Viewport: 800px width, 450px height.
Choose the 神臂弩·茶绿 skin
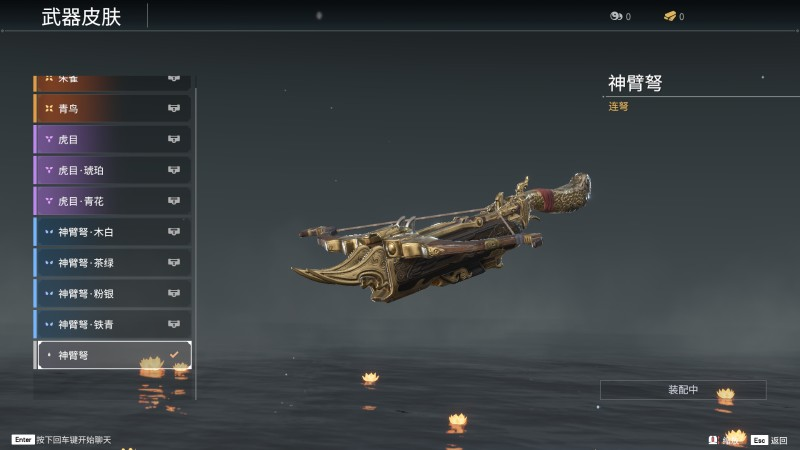[112, 263]
